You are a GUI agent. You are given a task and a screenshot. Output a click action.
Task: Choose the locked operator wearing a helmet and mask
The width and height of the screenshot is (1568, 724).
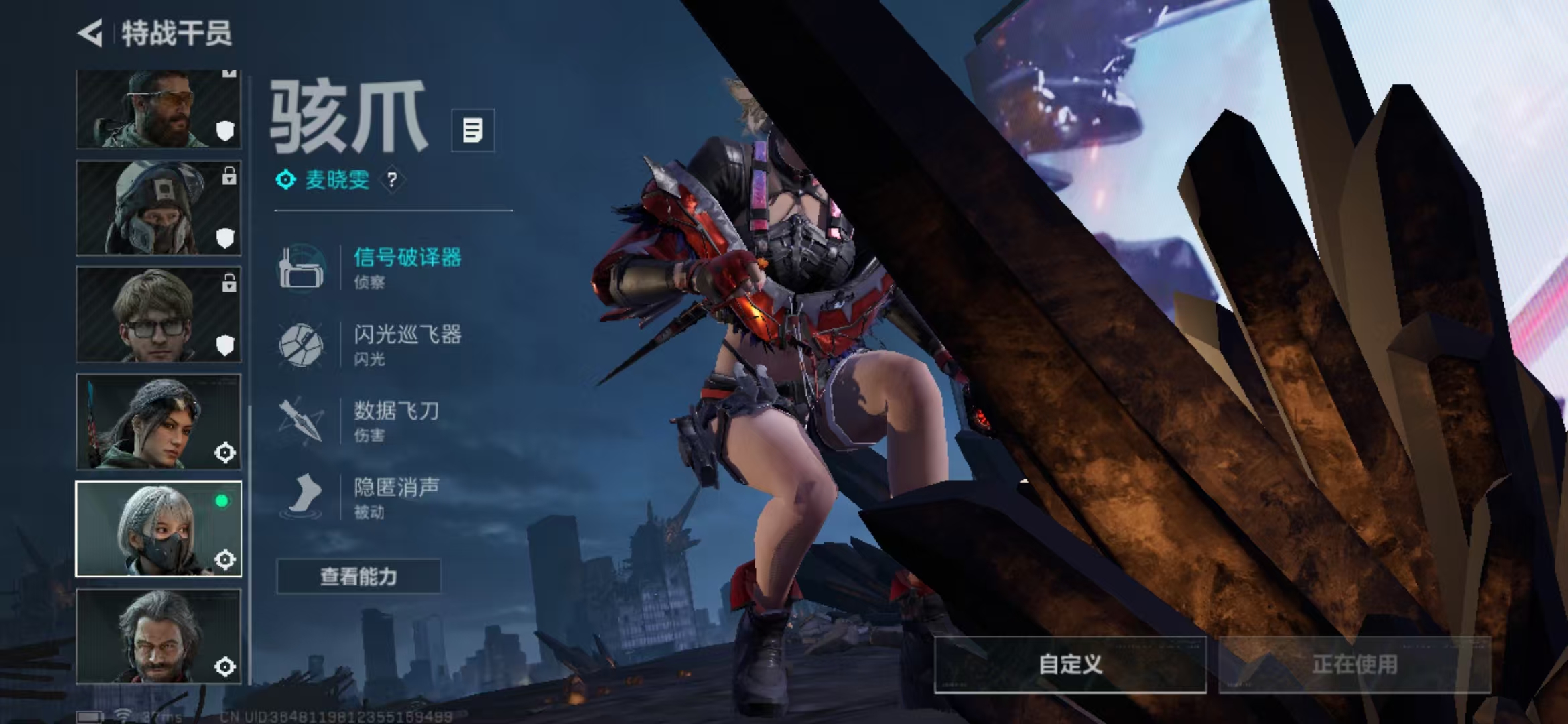158,208
